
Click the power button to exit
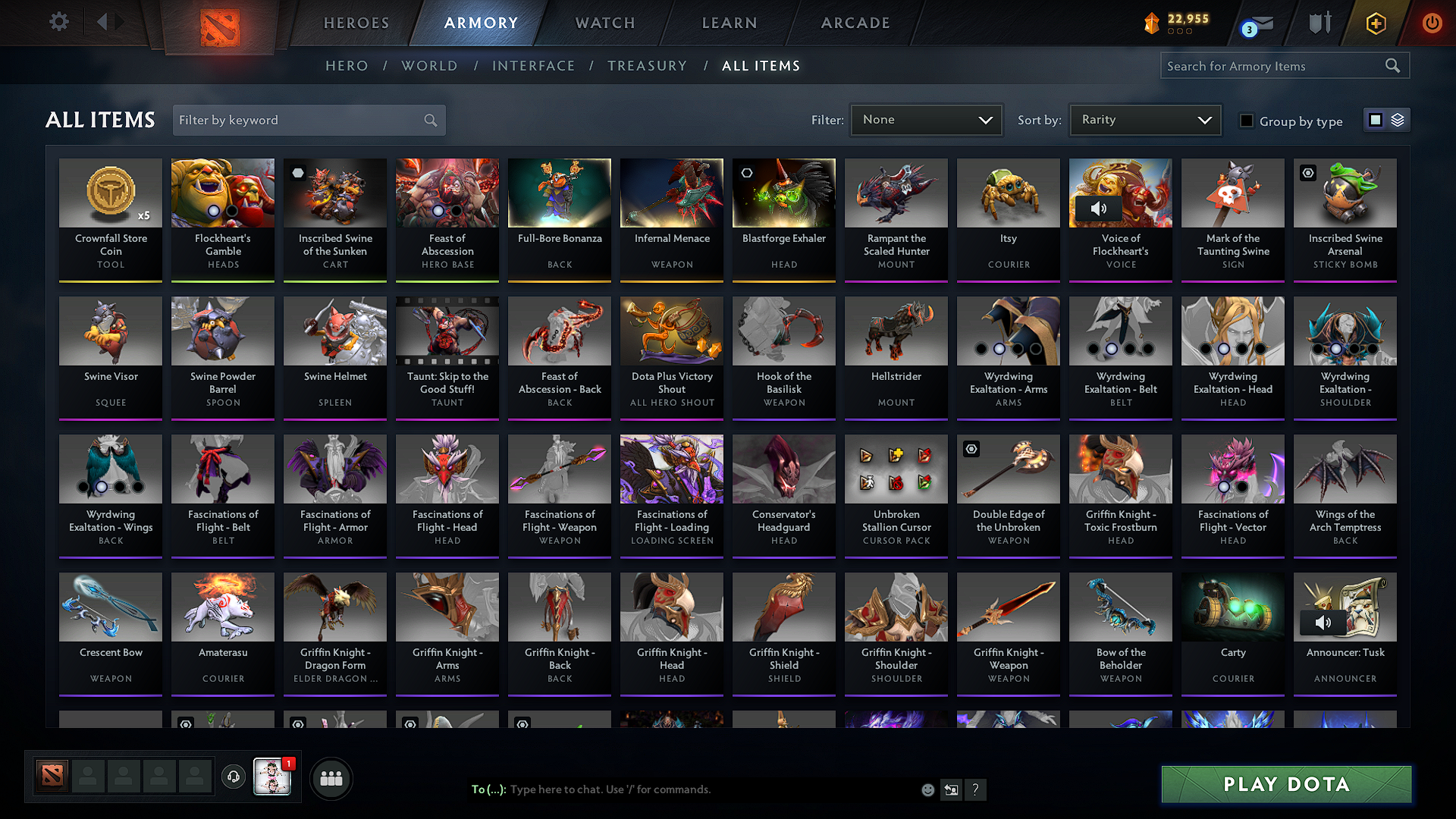pyautogui.click(x=1432, y=23)
